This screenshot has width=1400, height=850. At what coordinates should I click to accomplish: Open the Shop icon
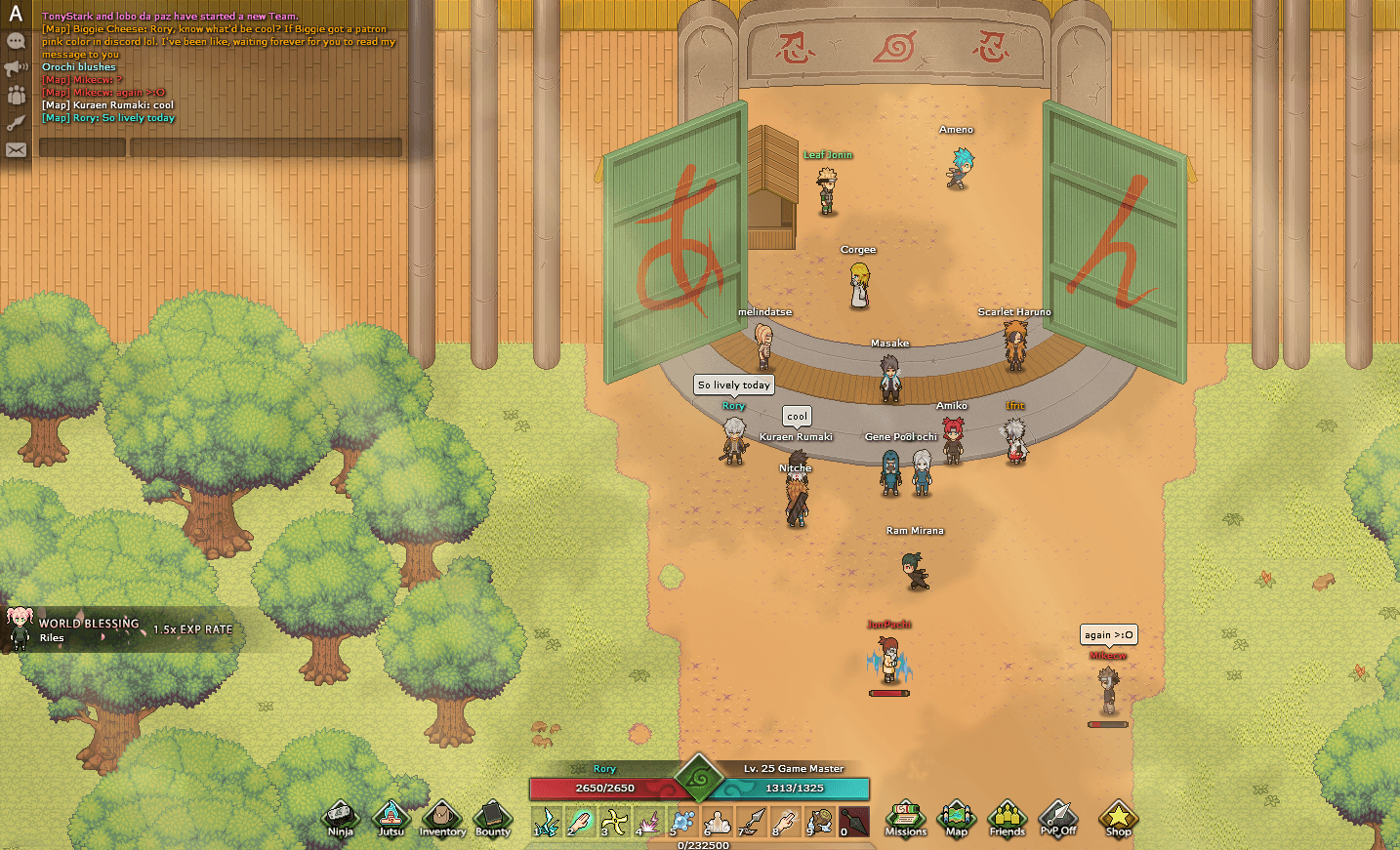pyautogui.click(x=1117, y=820)
